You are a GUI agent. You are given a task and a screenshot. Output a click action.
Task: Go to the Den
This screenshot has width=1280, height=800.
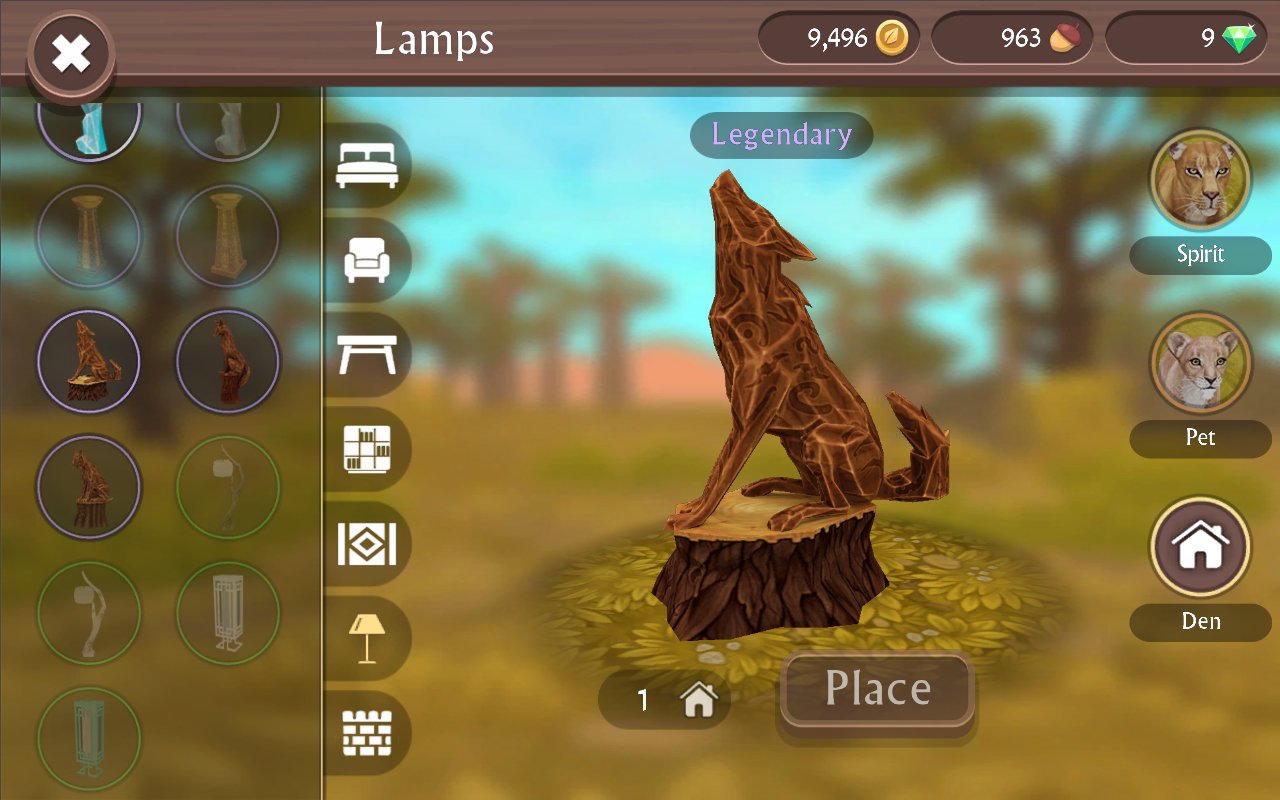[1200, 547]
